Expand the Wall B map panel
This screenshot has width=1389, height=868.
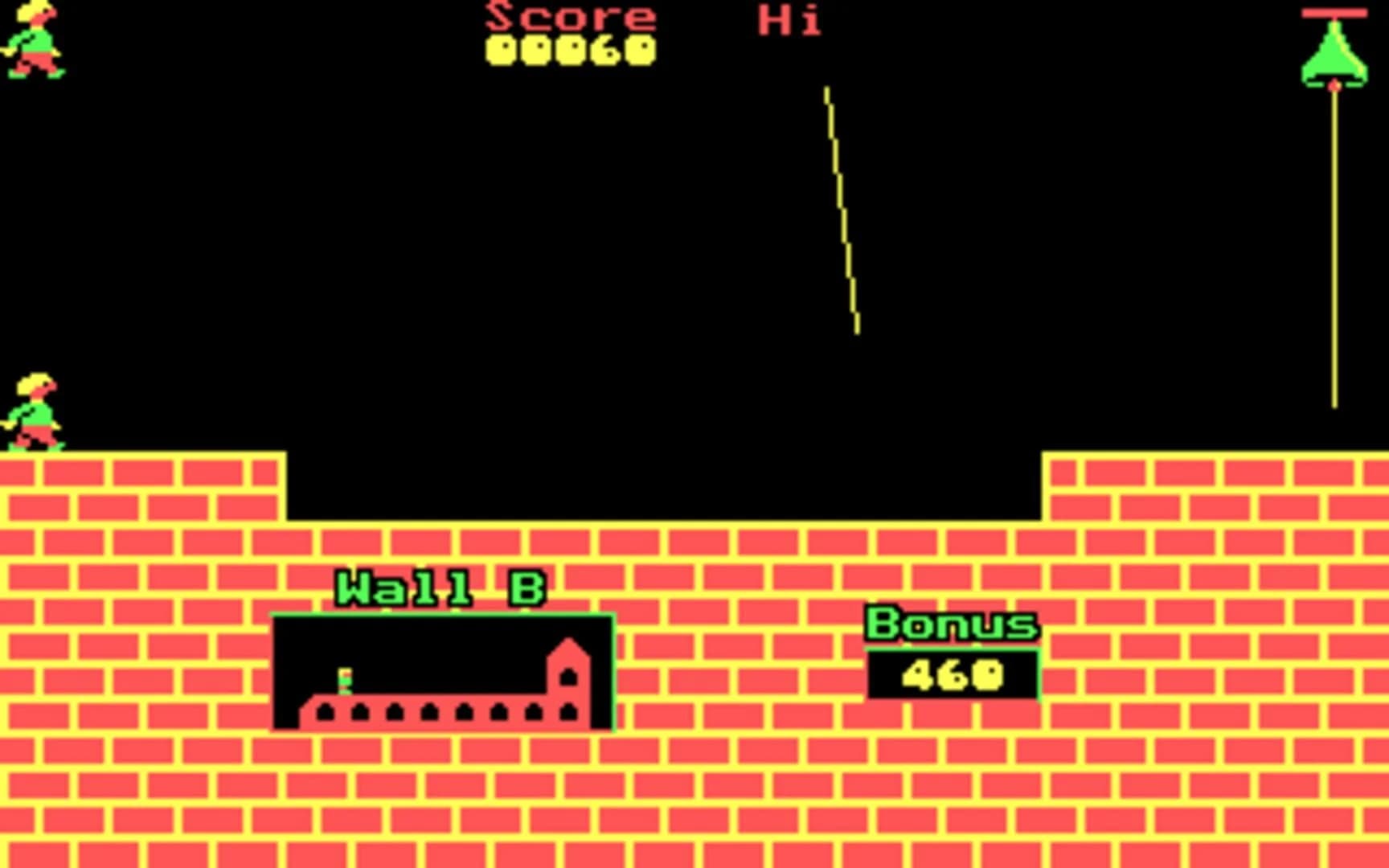pos(442,671)
